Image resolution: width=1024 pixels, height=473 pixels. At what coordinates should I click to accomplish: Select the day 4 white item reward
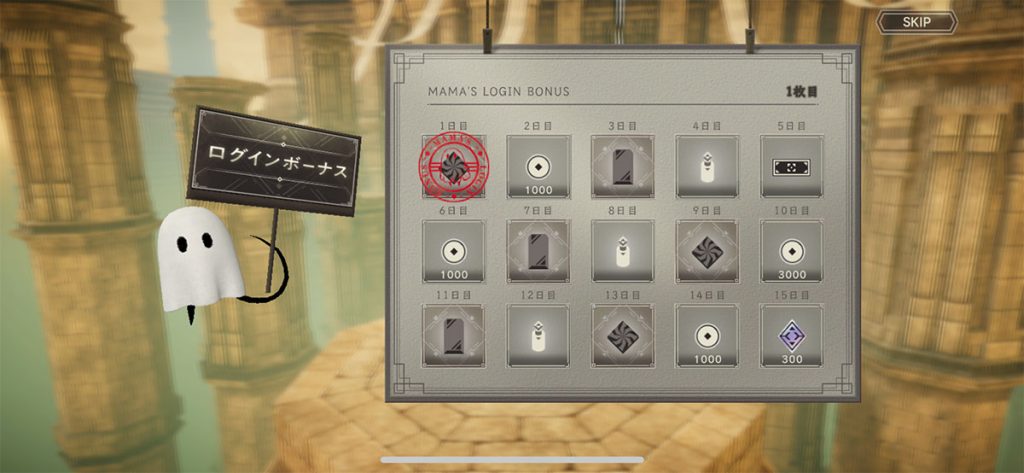(707, 167)
